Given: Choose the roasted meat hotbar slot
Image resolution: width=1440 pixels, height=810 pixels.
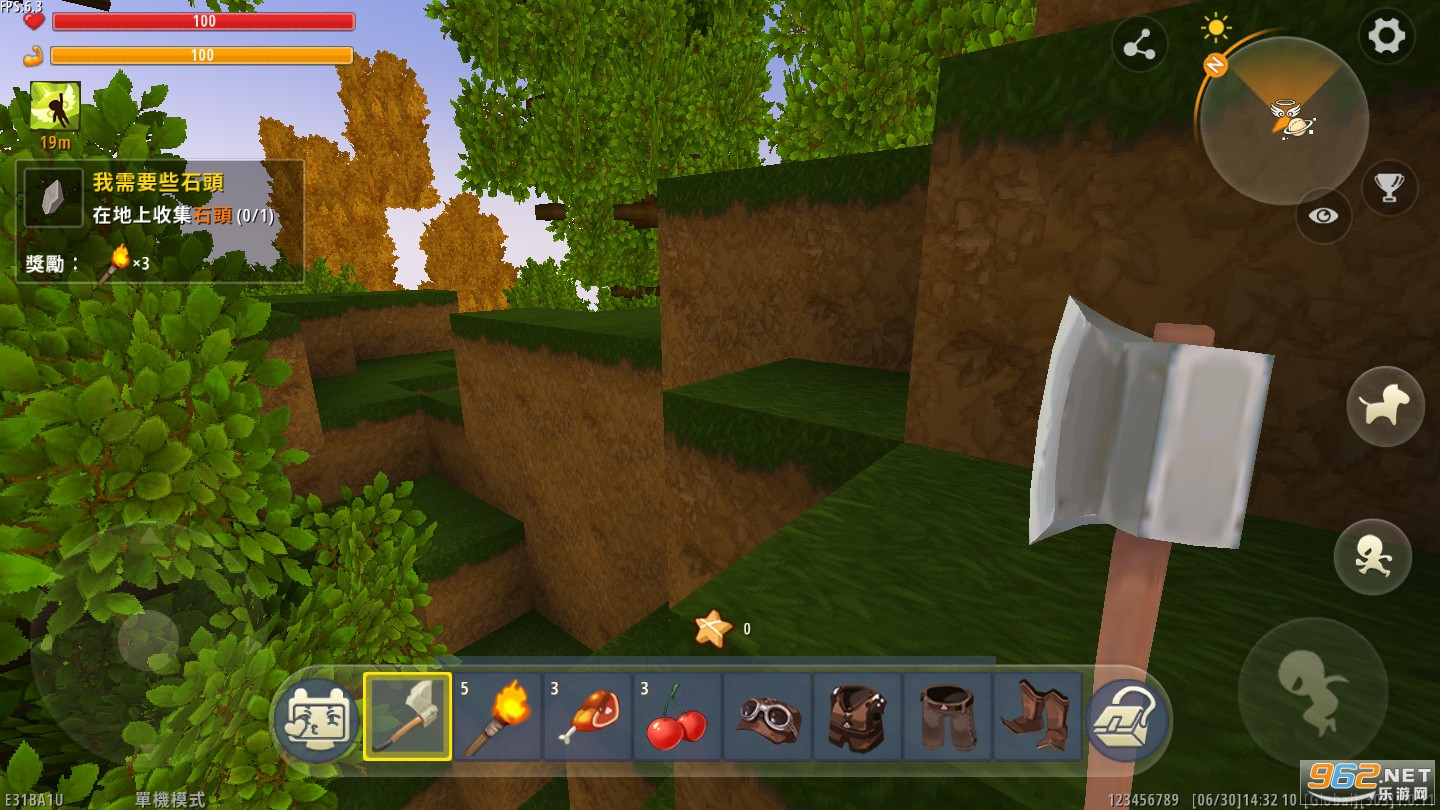Looking at the screenshot, I should point(587,716).
